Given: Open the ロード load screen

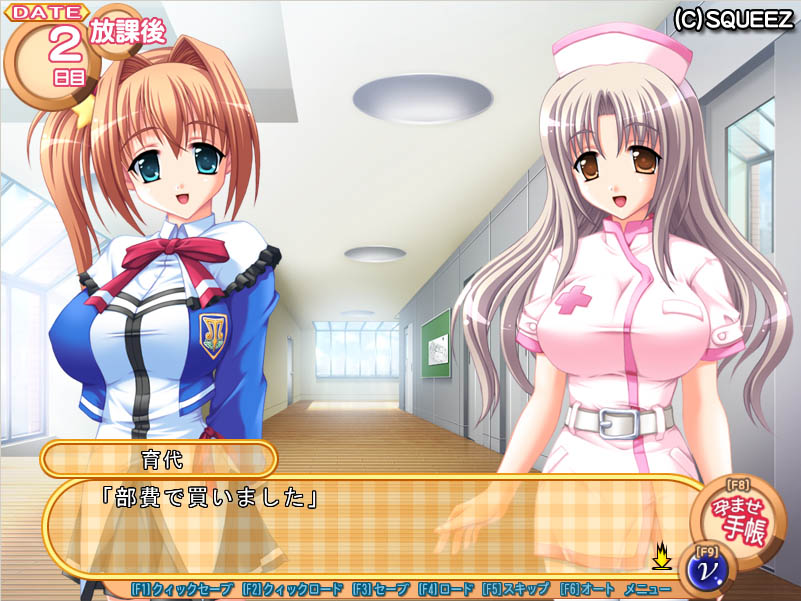Looking at the screenshot, I should (x=446, y=590).
